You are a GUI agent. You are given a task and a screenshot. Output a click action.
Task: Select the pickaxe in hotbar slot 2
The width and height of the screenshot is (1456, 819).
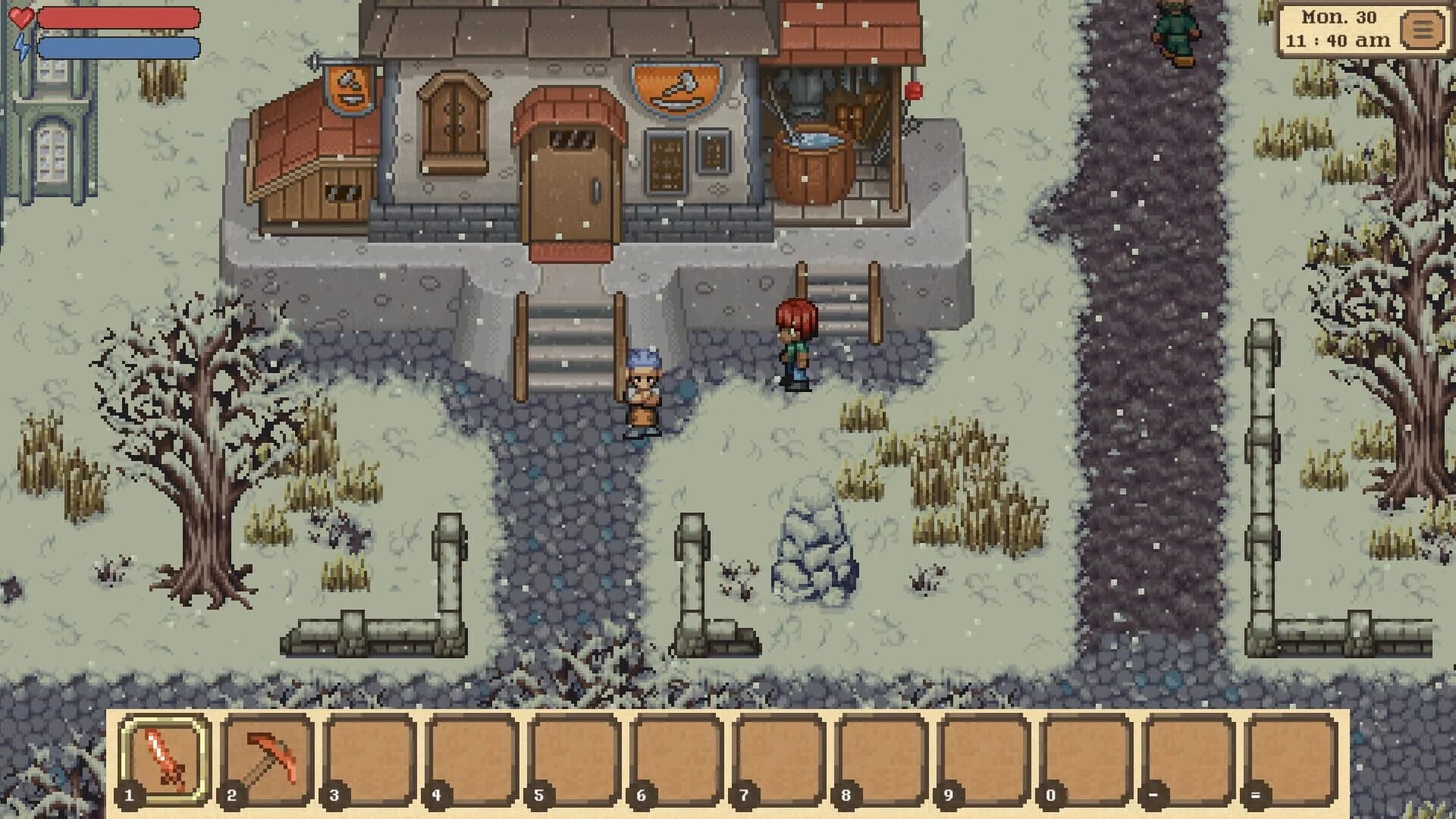click(x=264, y=758)
